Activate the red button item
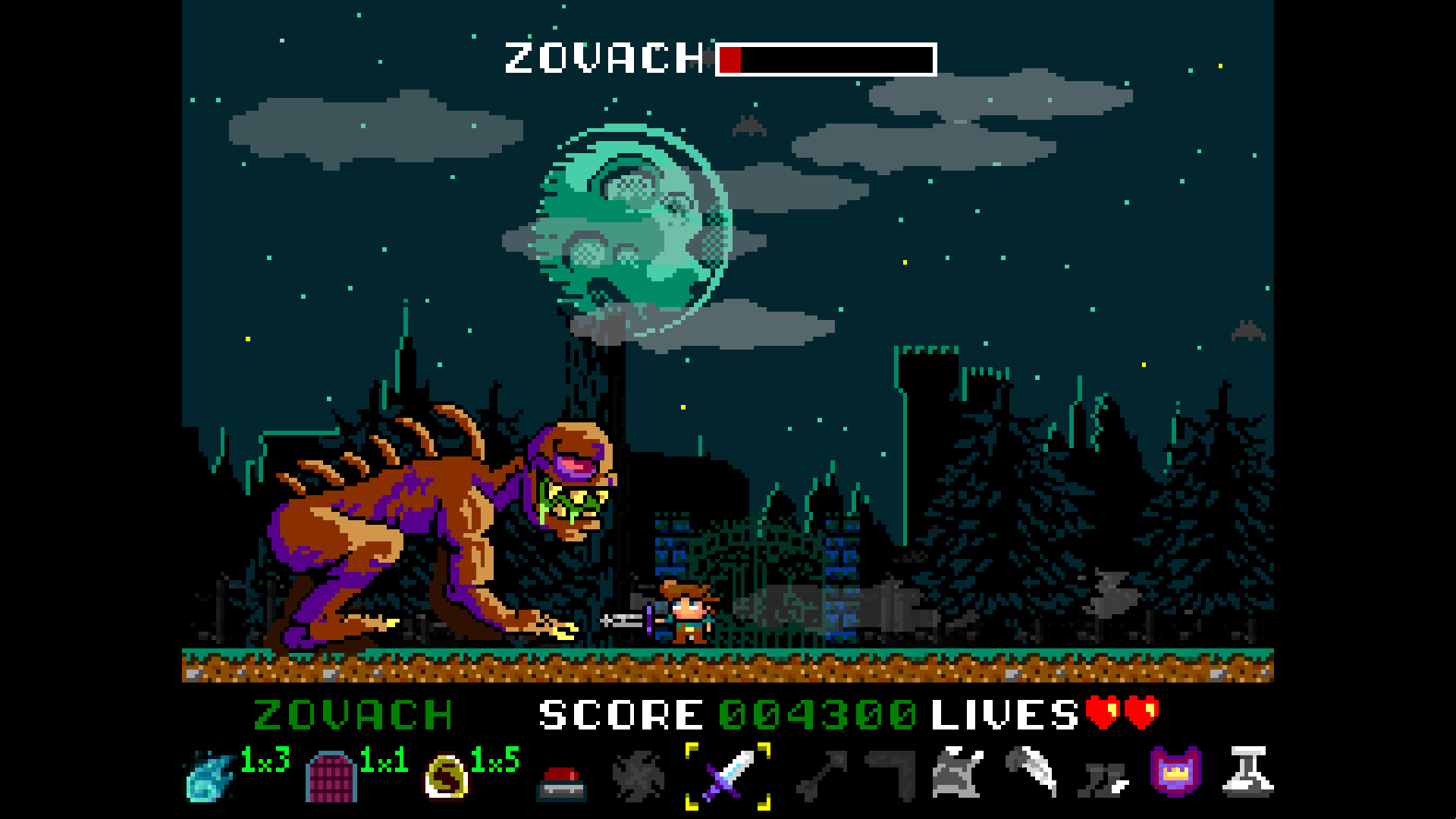 (x=561, y=783)
